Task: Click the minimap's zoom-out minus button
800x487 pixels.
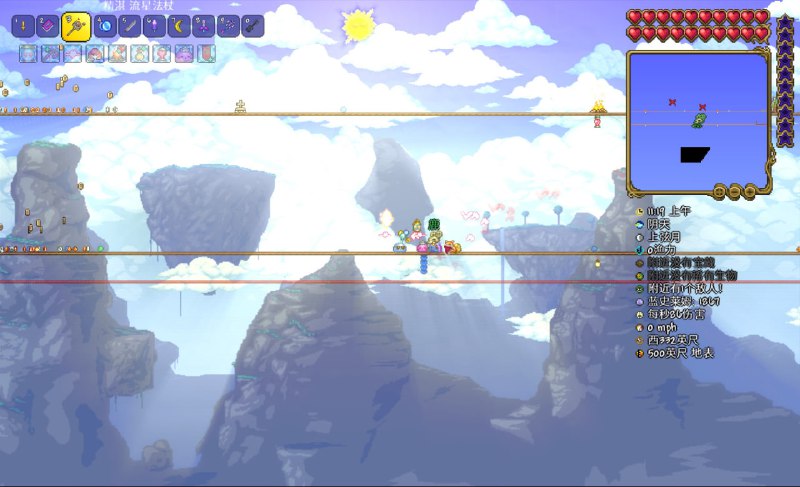Action: 735,190
